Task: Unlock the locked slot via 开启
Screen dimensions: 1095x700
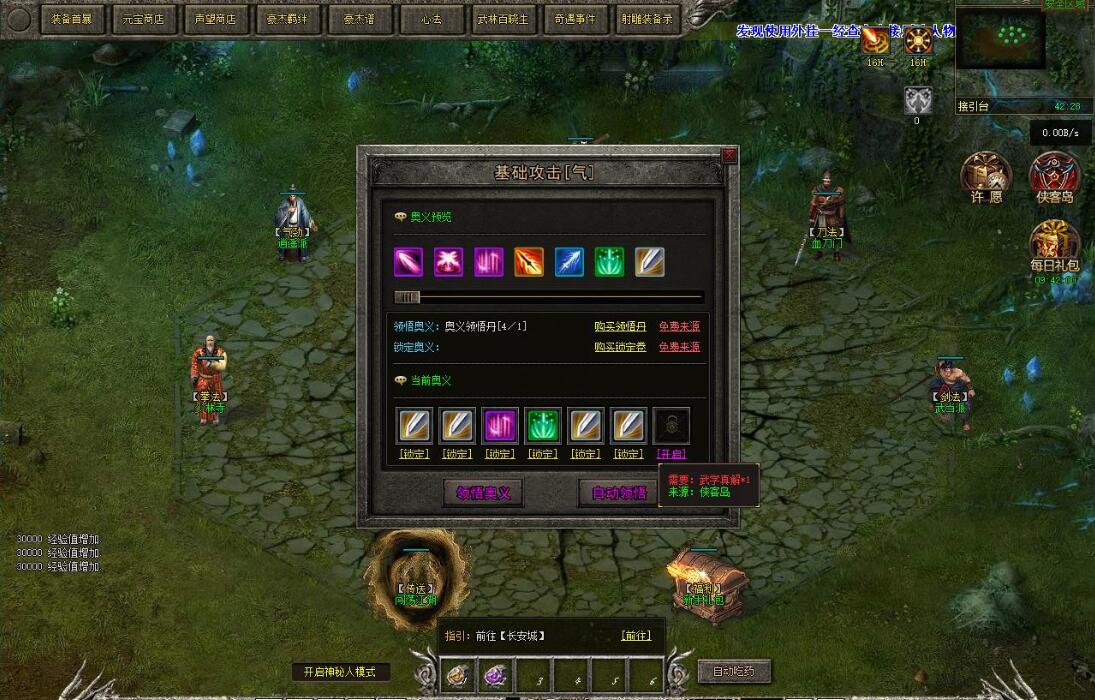Action: coord(671,454)
